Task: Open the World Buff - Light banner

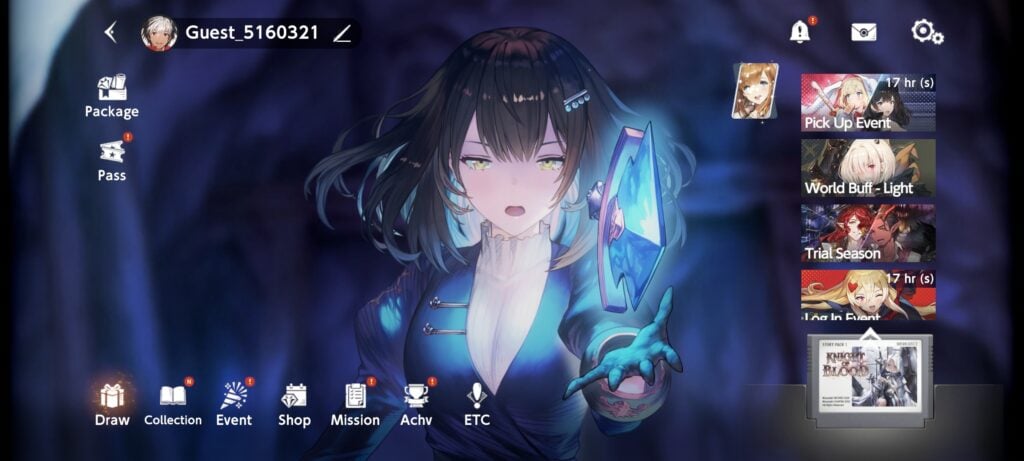Action: [x=867, y=168]
